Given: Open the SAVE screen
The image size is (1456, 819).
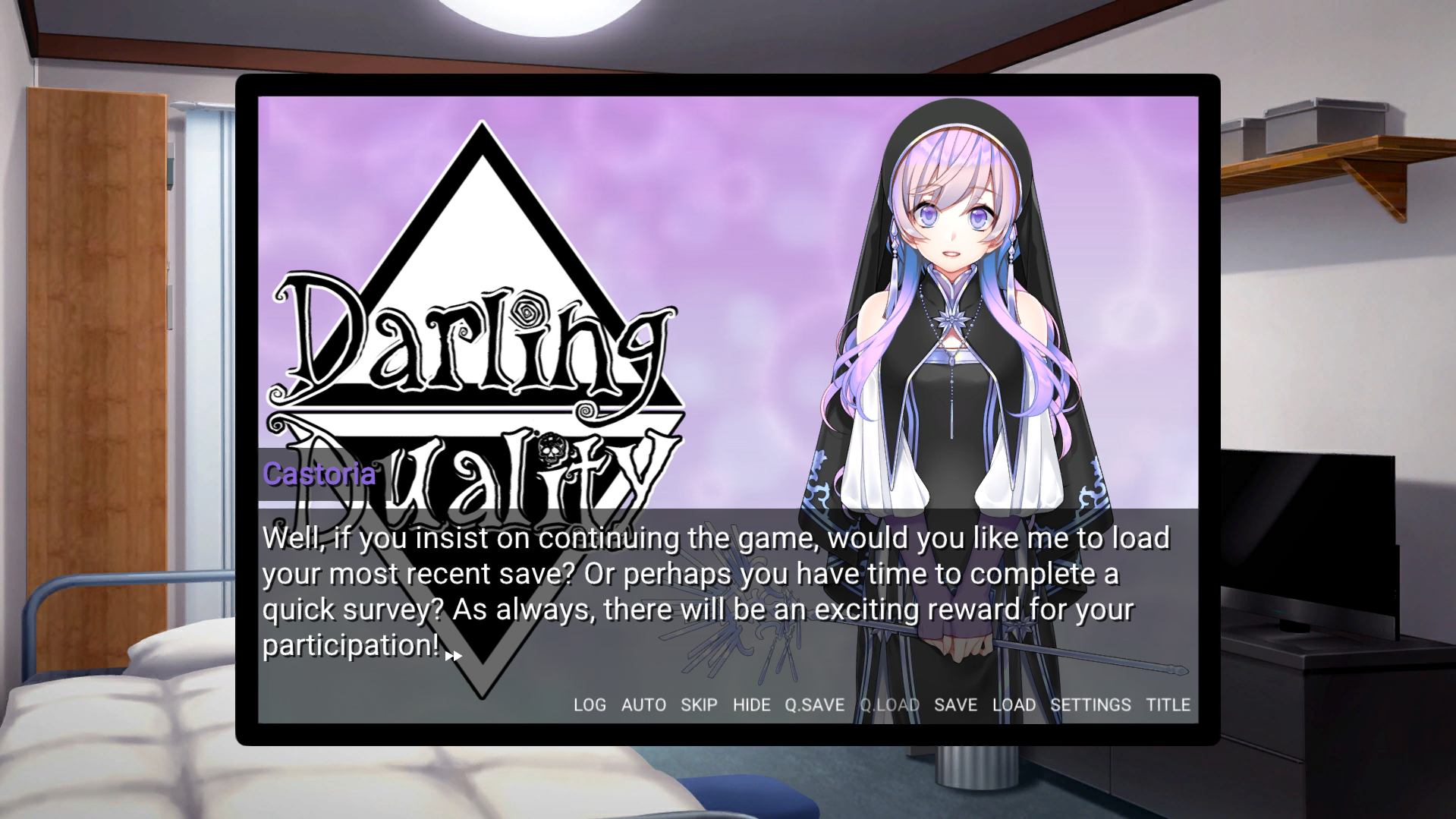Looking at the screenshot, I should [x=956, y=704].
